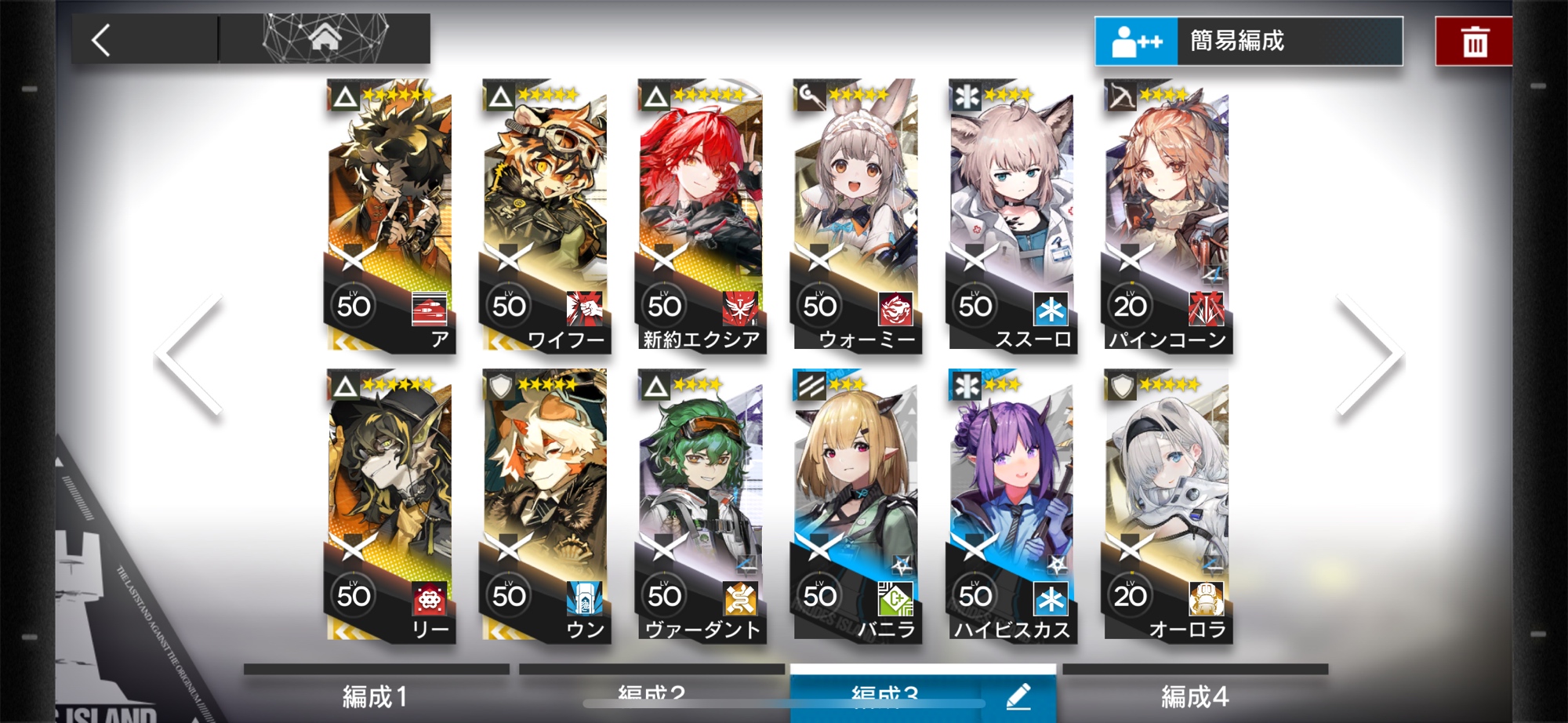Screen dimensions: 1568x723
Task: Pick the ハイビスカス operator card
Action: [x=1011, y=506]
